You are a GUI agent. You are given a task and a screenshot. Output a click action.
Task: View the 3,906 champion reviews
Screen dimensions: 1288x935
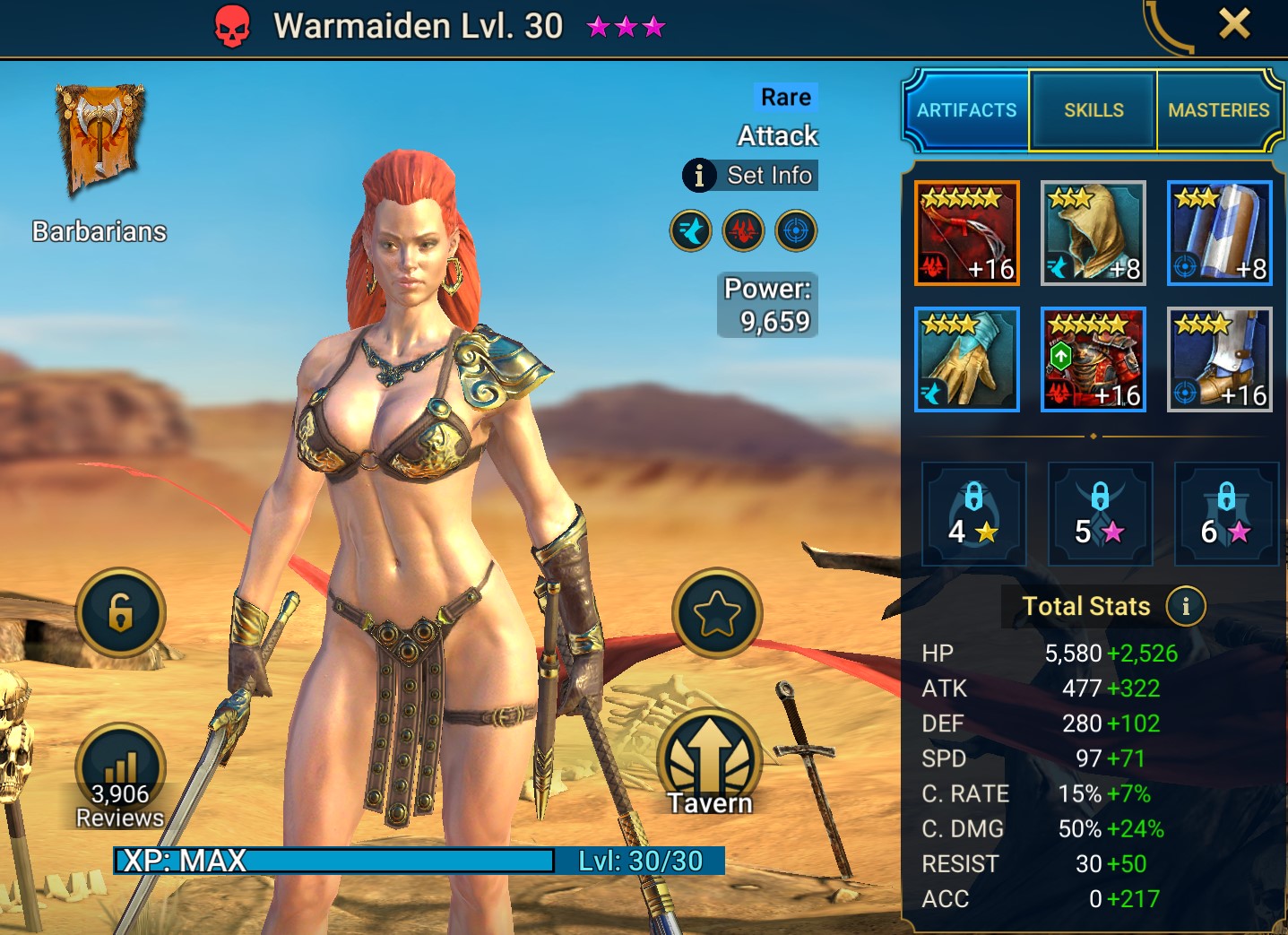121,766
